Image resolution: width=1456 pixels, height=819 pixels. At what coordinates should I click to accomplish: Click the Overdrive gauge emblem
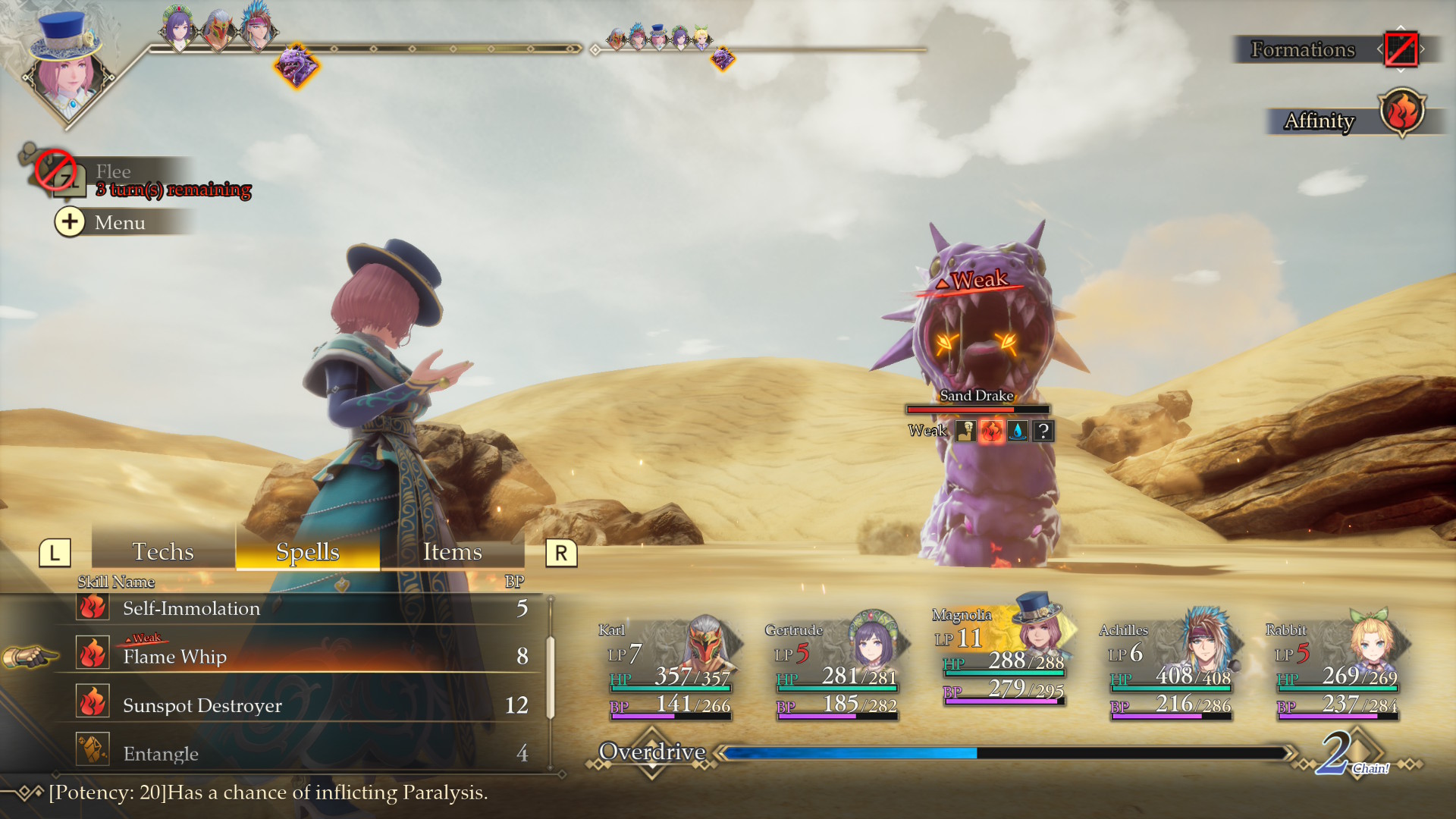click(x=652, y=752)
